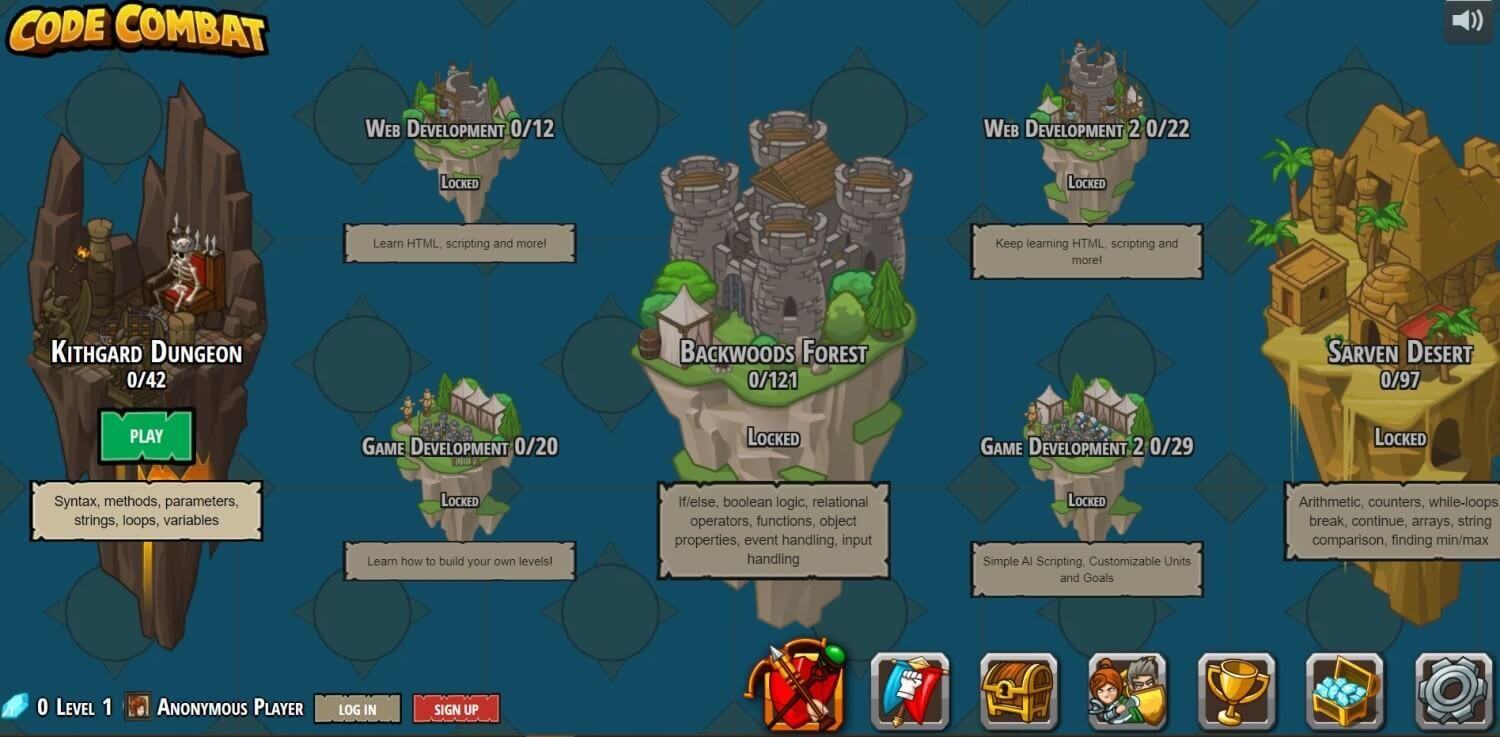The width and height of the screenshot is (1500, 737).
Task: Play the Kithgard Dungeon campaign
Action: (146, 436)
